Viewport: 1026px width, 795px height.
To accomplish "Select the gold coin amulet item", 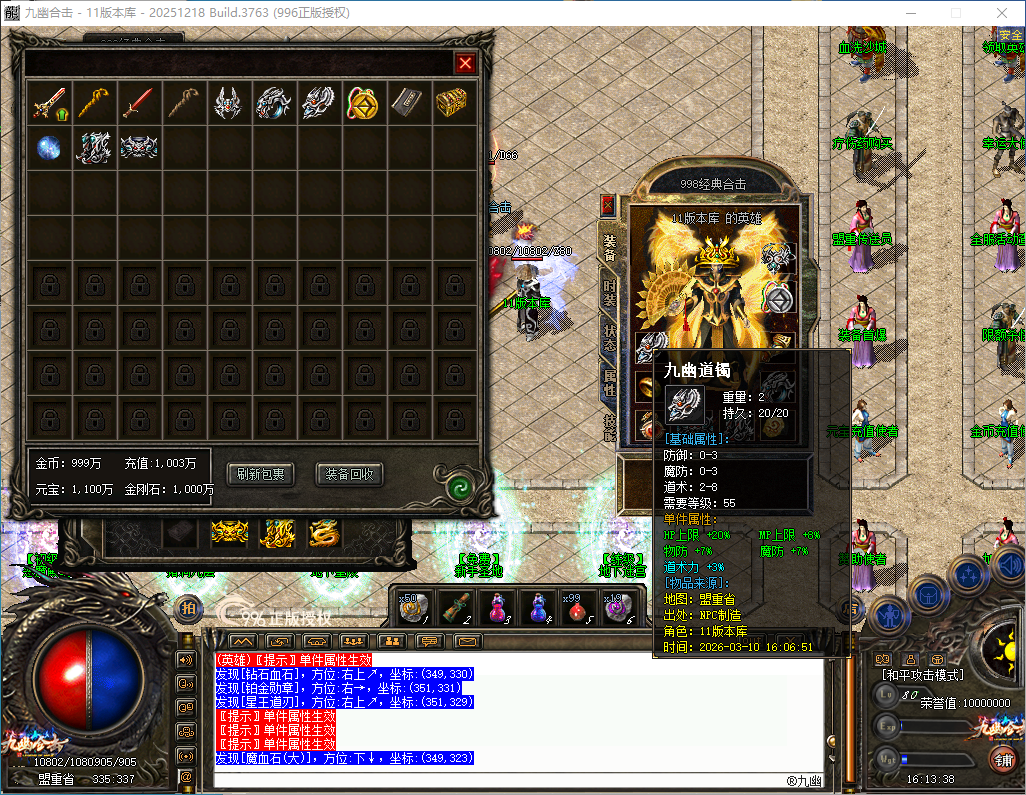I will point(363,103).
